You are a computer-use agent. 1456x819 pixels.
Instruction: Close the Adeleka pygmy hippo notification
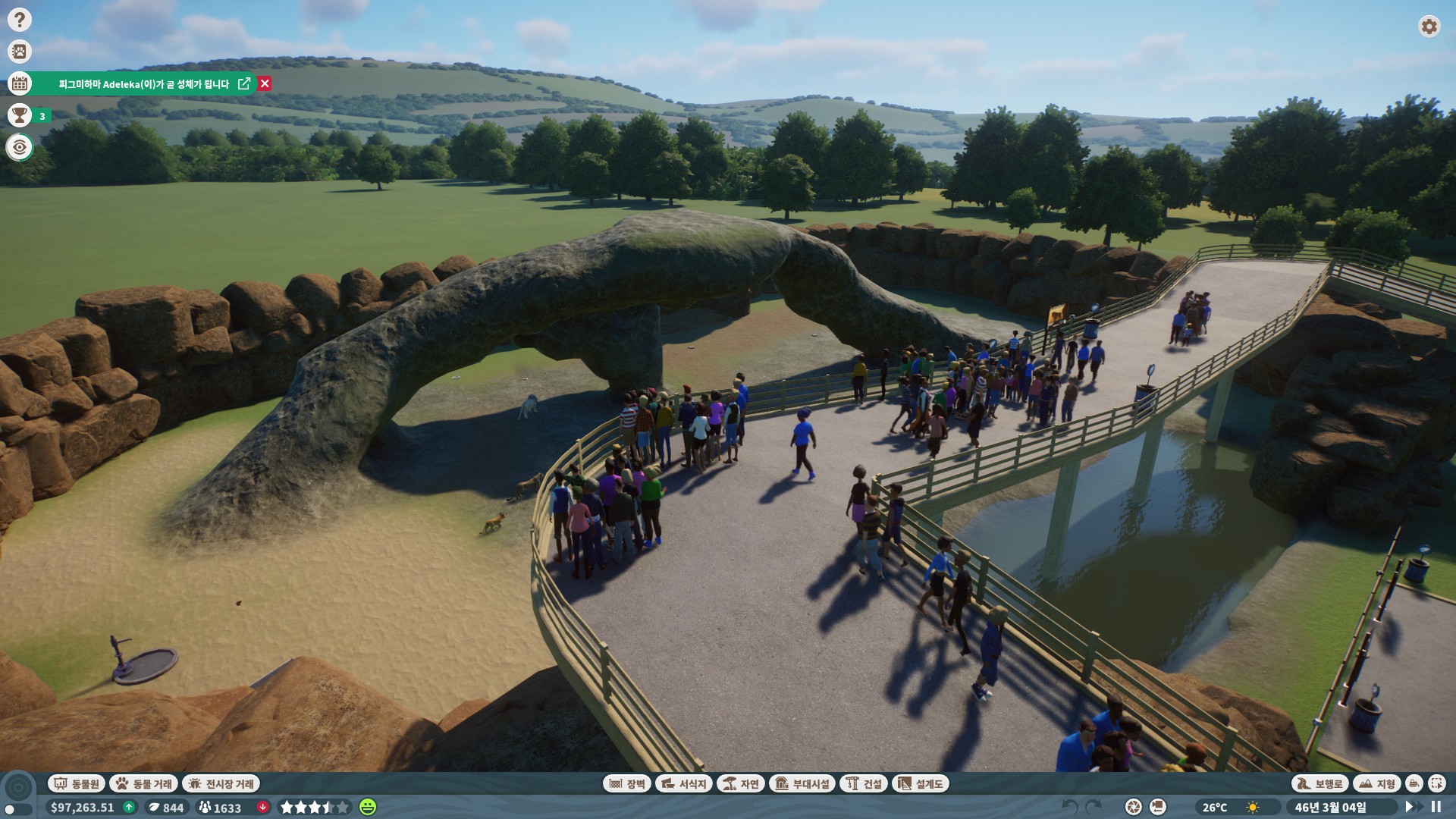[x=265, y=83]
